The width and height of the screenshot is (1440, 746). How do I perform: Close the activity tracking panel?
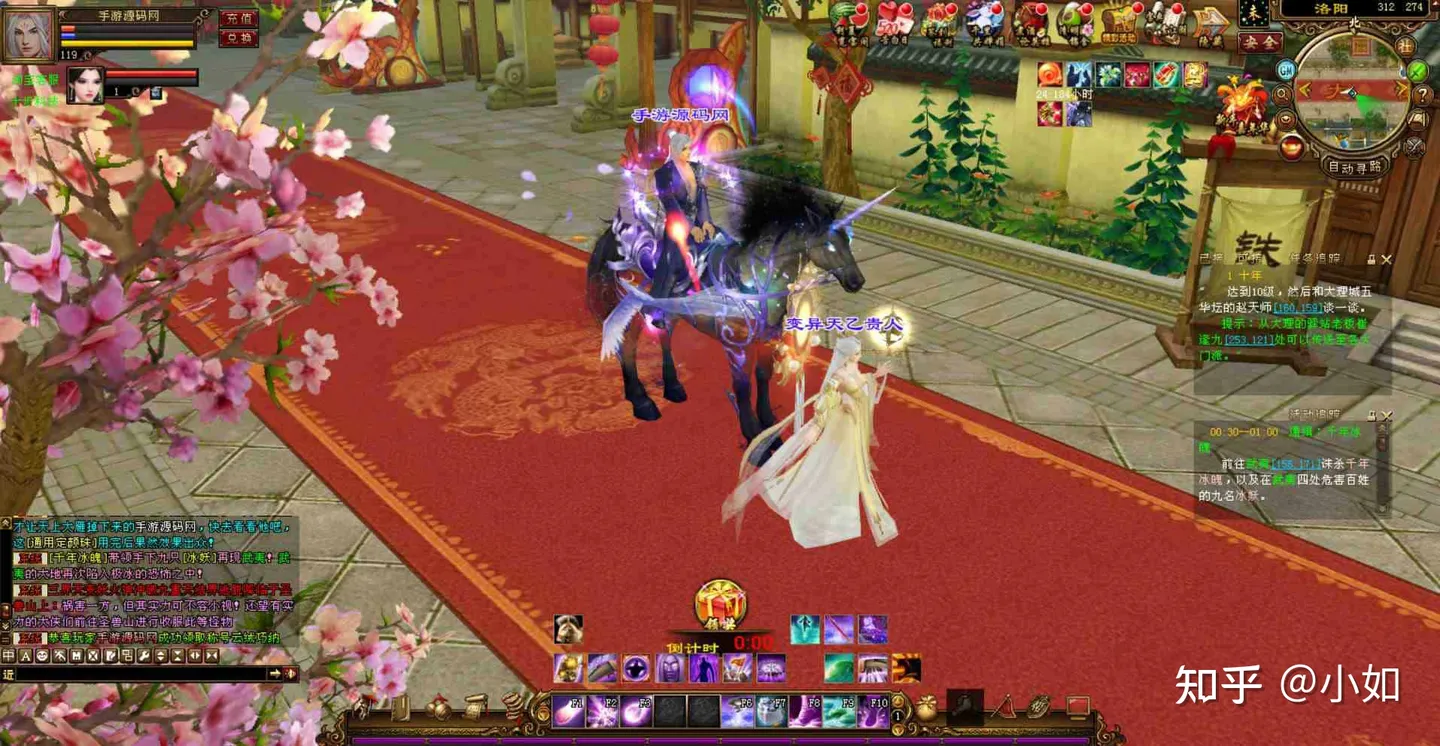pyautogui.click(x=1386, y=415)
